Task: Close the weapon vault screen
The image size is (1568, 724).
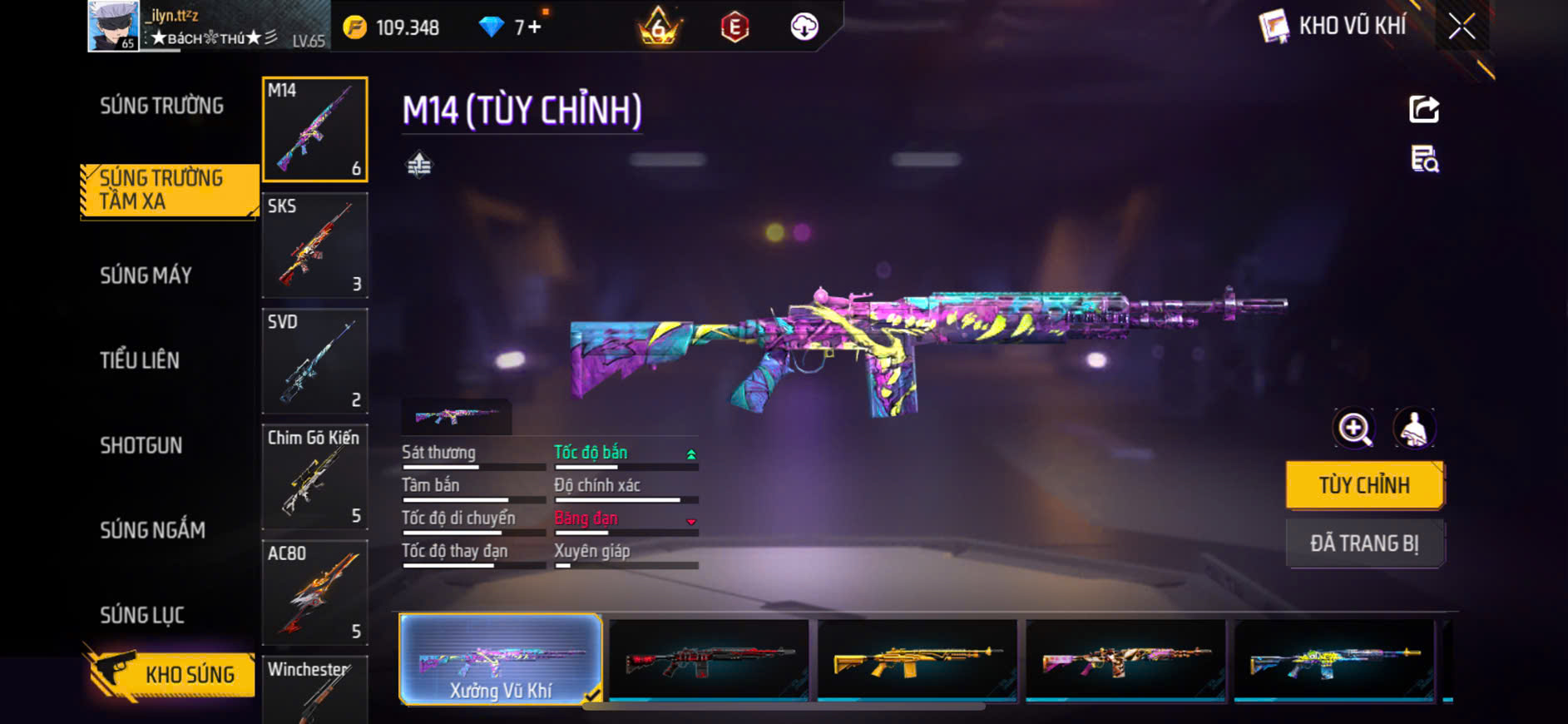Action: pyautogui.click(x=1462, y=27)
